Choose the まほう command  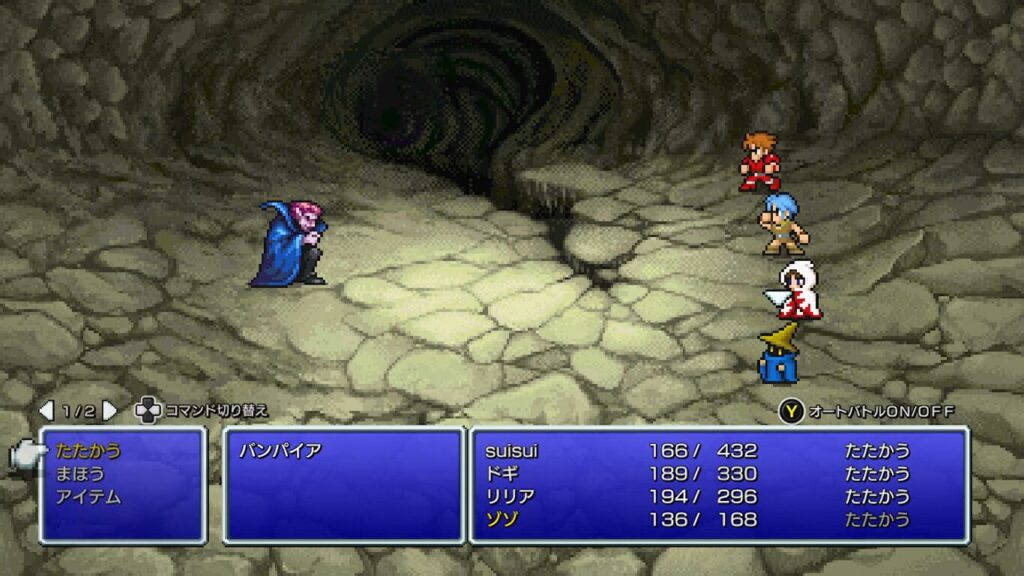[80, 474]
